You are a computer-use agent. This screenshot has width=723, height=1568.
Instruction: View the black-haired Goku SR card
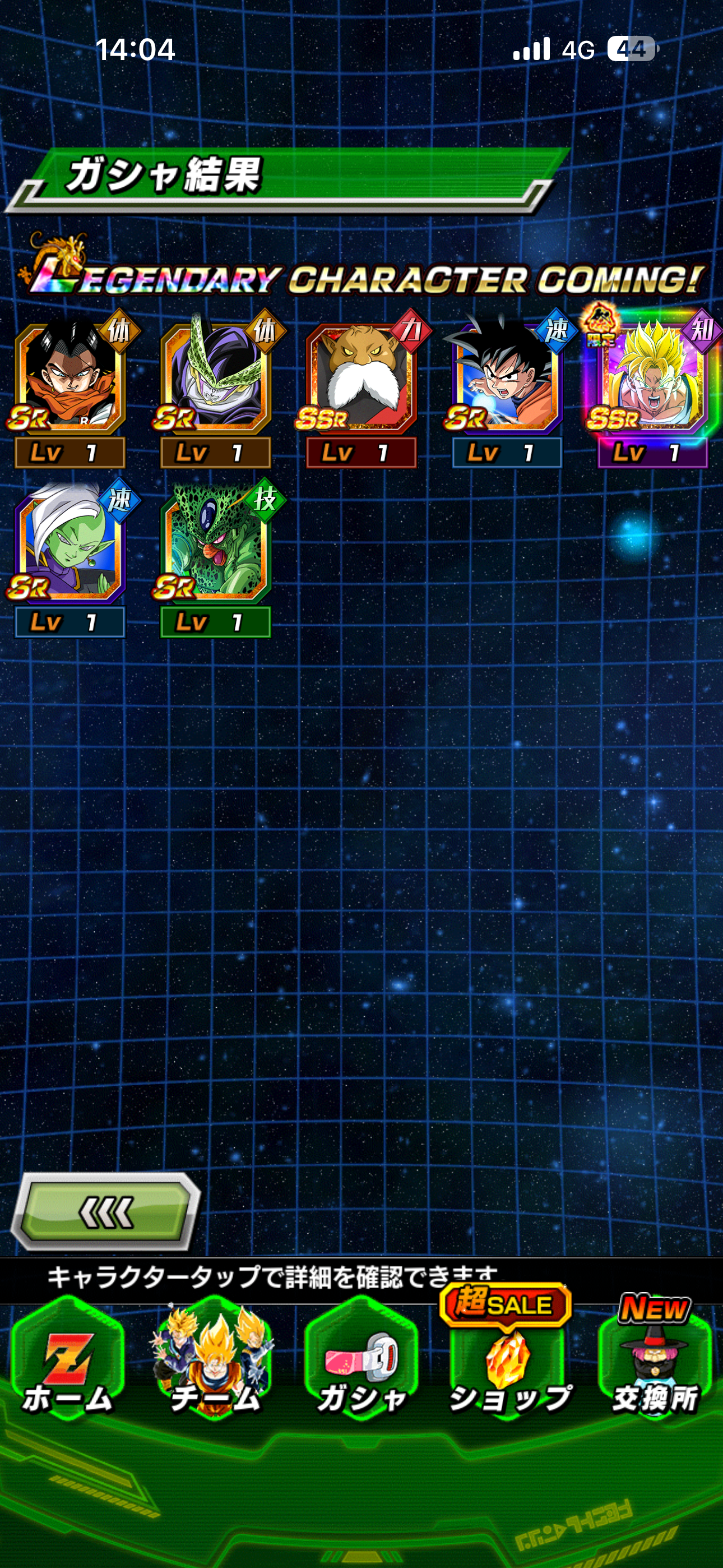click(506, 377)
